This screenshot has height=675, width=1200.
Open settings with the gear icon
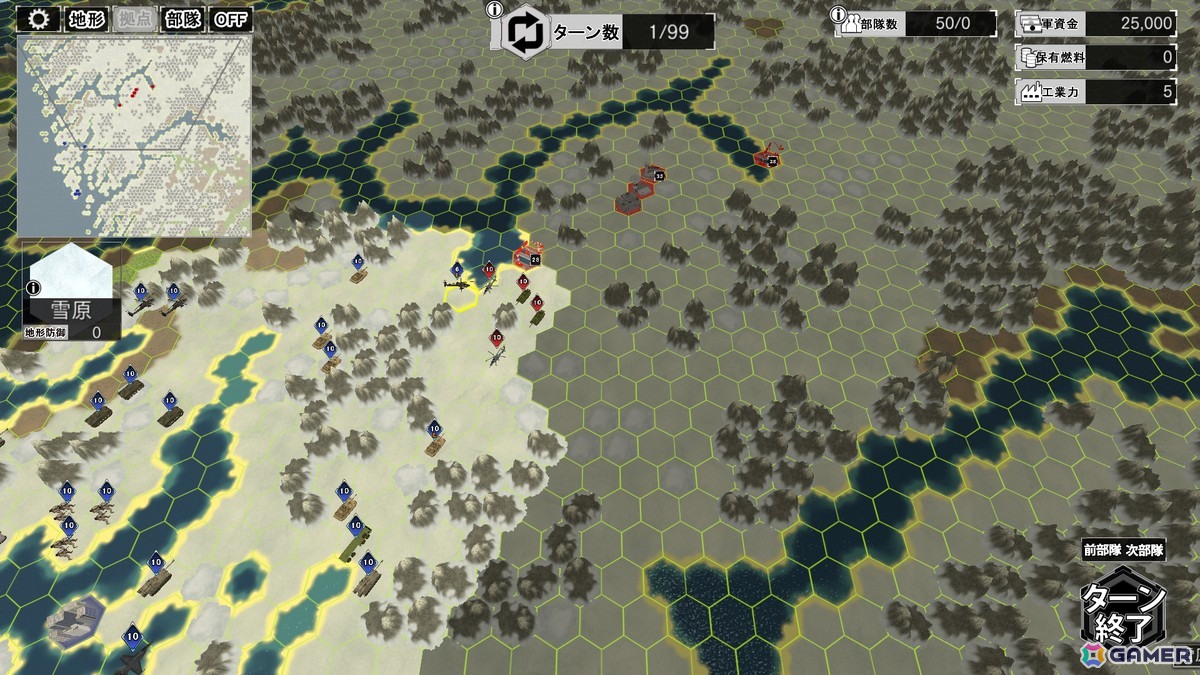tap(40, 19)
